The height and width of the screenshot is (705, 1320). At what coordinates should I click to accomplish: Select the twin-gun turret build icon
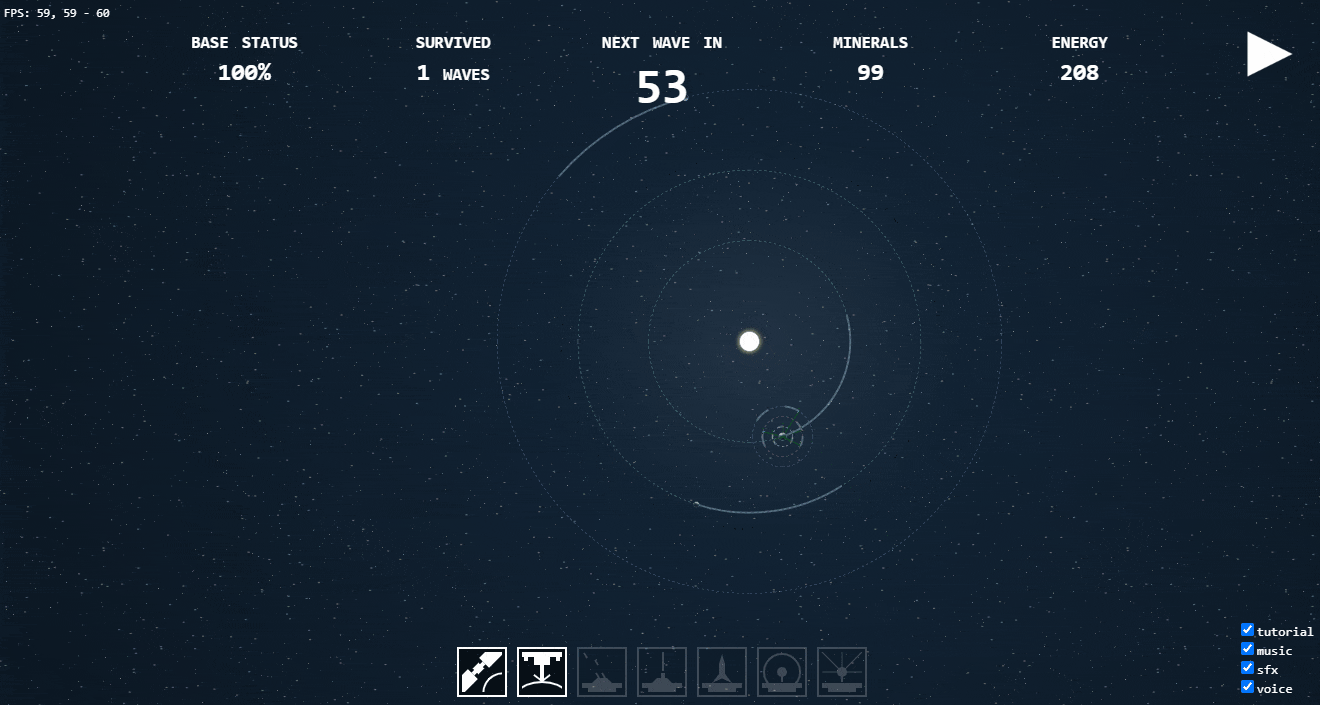pos(602,672)
